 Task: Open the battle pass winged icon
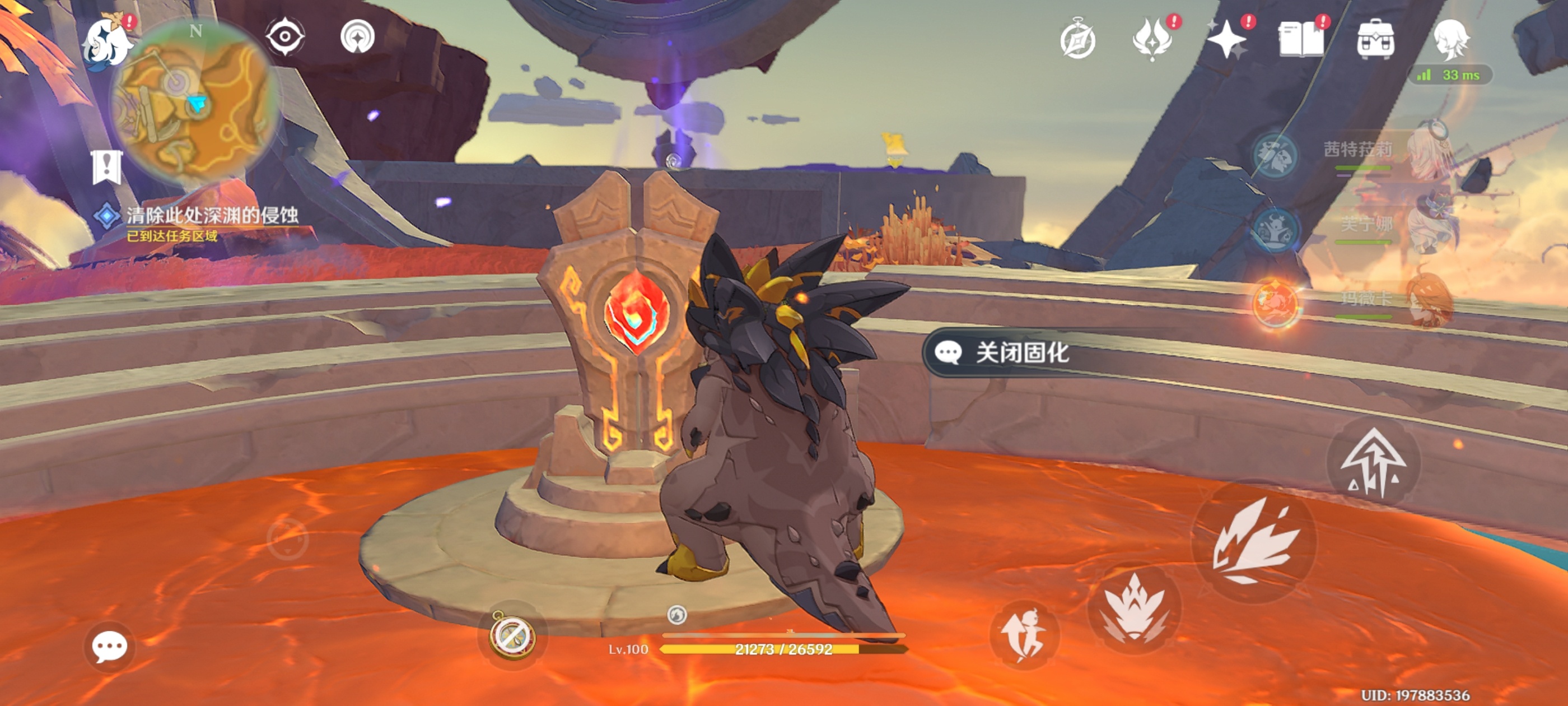point(1152,40)
